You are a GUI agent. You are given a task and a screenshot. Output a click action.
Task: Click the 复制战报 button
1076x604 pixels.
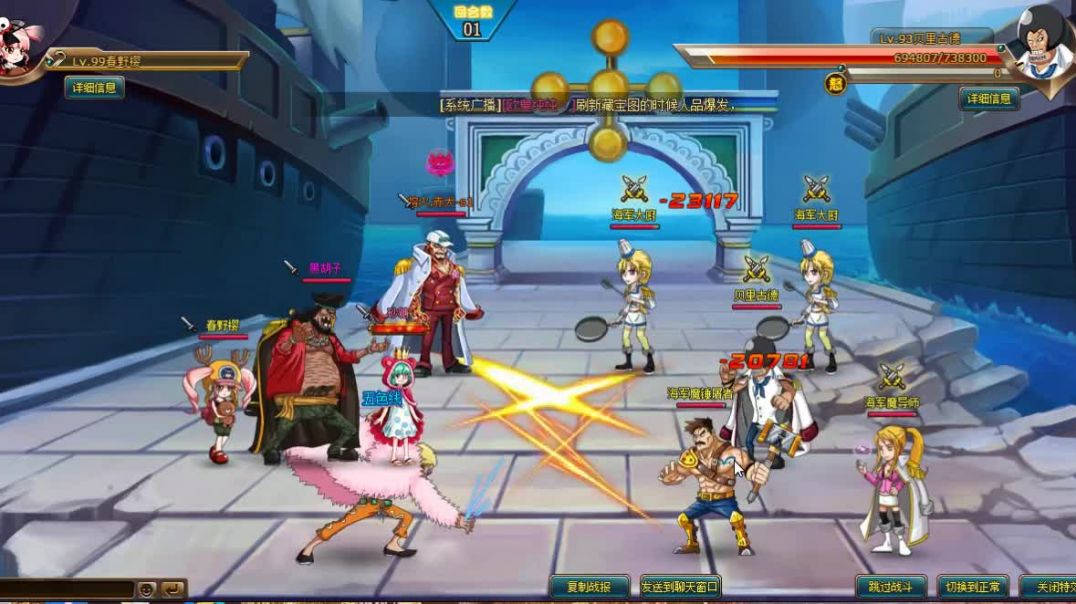pos(589,587)
